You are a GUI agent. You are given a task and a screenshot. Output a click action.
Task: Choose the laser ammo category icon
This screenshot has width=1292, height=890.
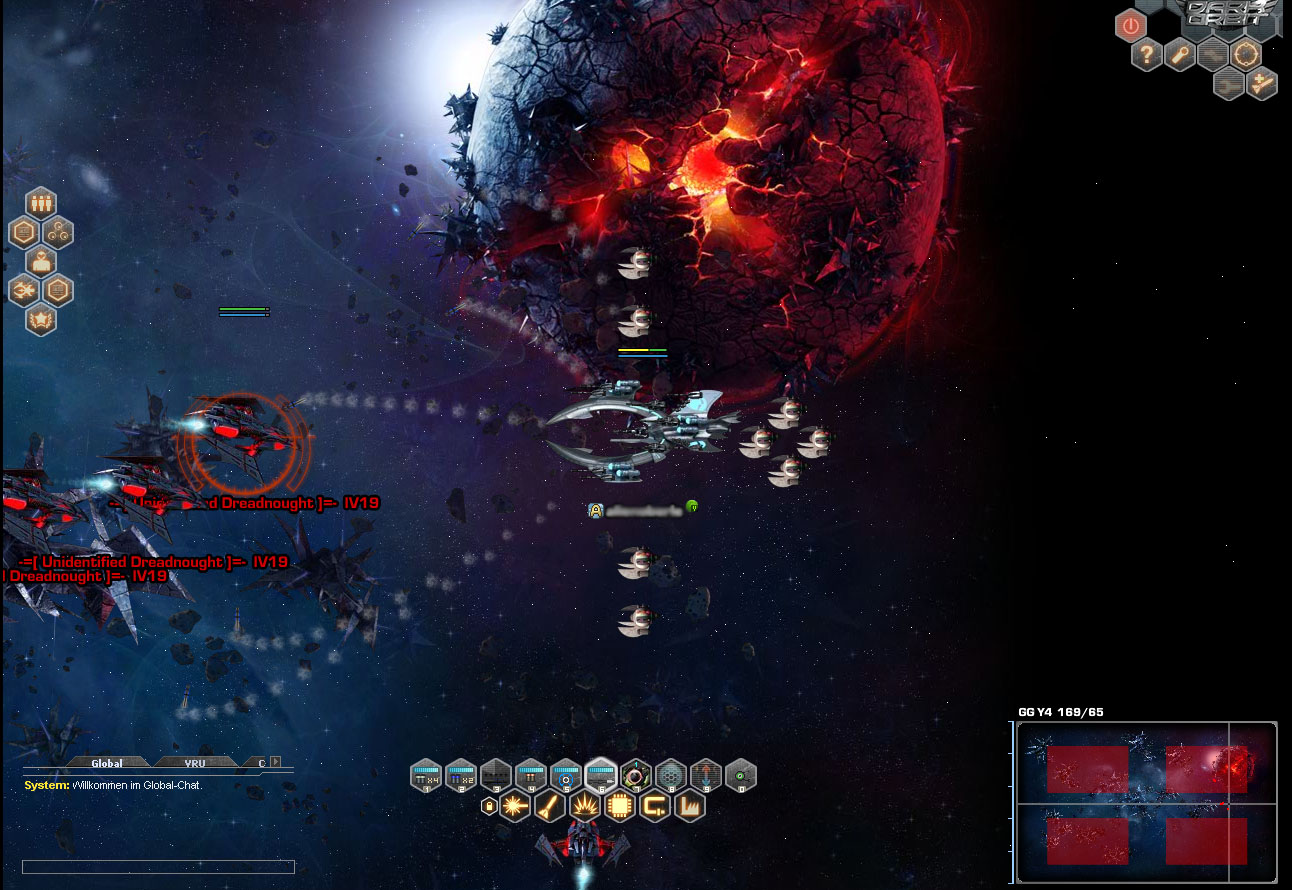(515, 805)
